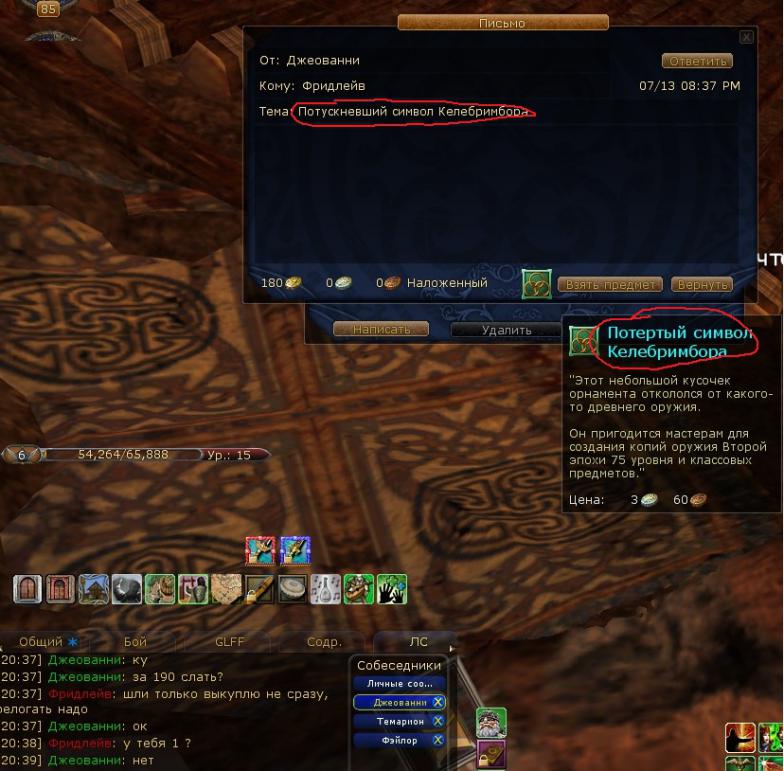Use the green hand-print hotbar skill
784x771 pixels.
(x=392, y=589)
